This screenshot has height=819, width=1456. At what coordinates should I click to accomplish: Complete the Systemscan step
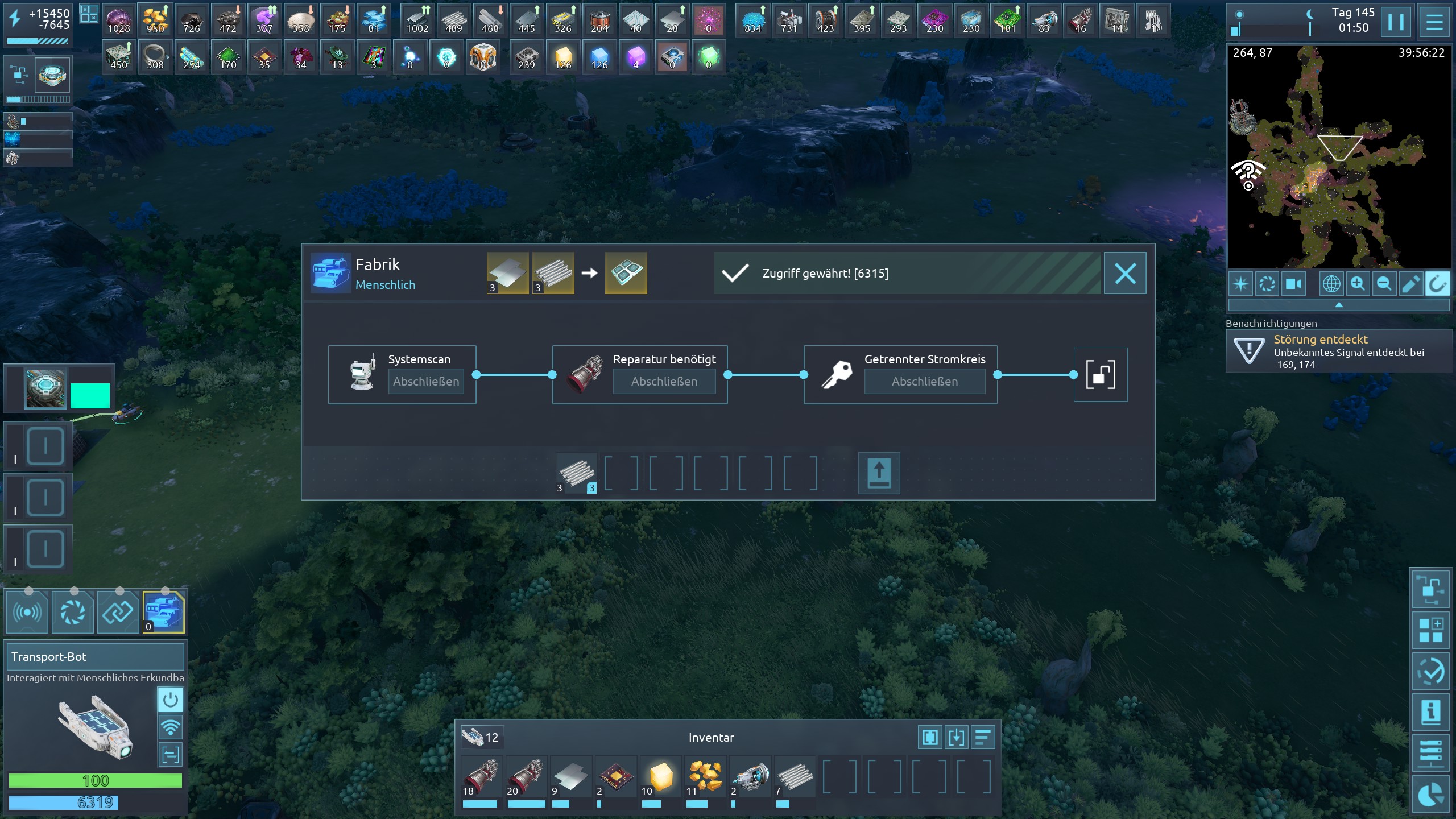426,381
